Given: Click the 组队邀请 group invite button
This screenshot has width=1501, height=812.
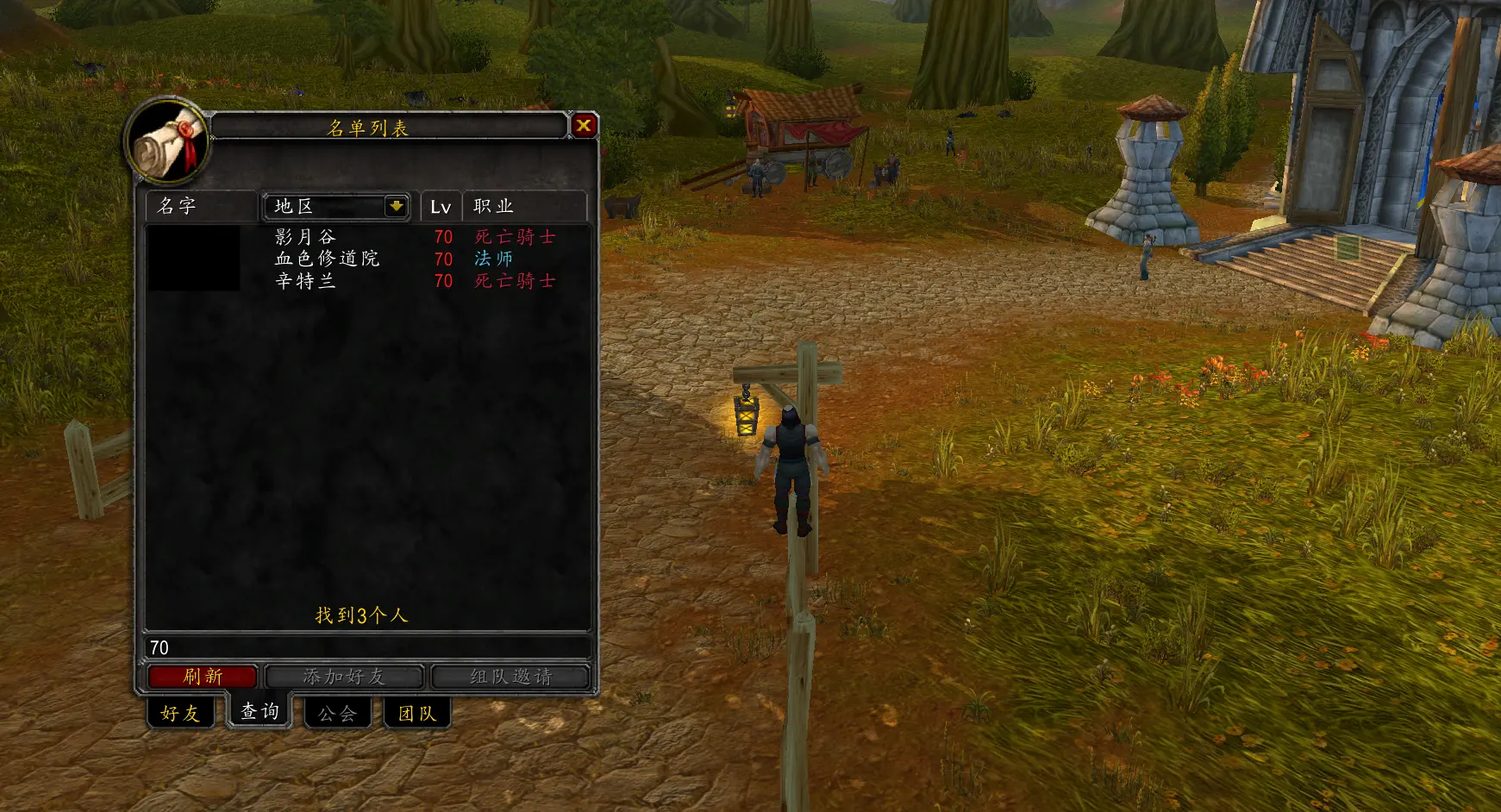Looking at the screenshot, I should pyautogui.click(x=510, y=677).
